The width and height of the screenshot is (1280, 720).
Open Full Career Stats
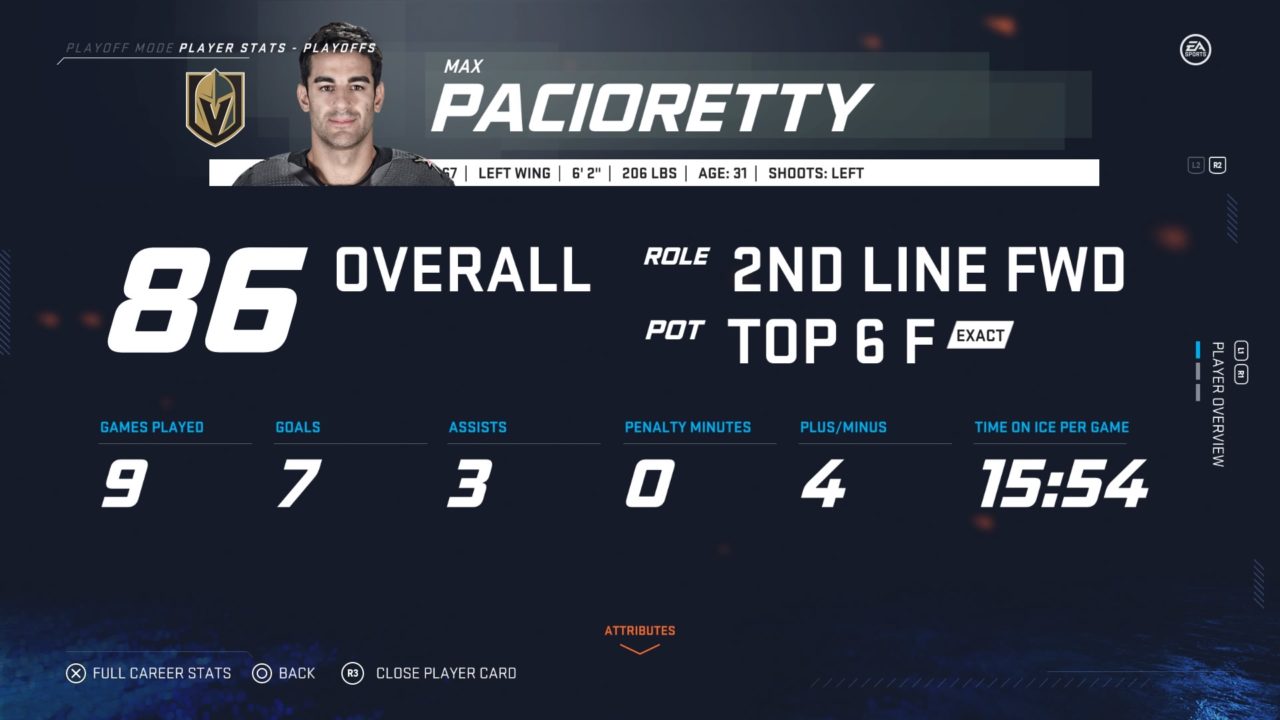tap(149, 673)
